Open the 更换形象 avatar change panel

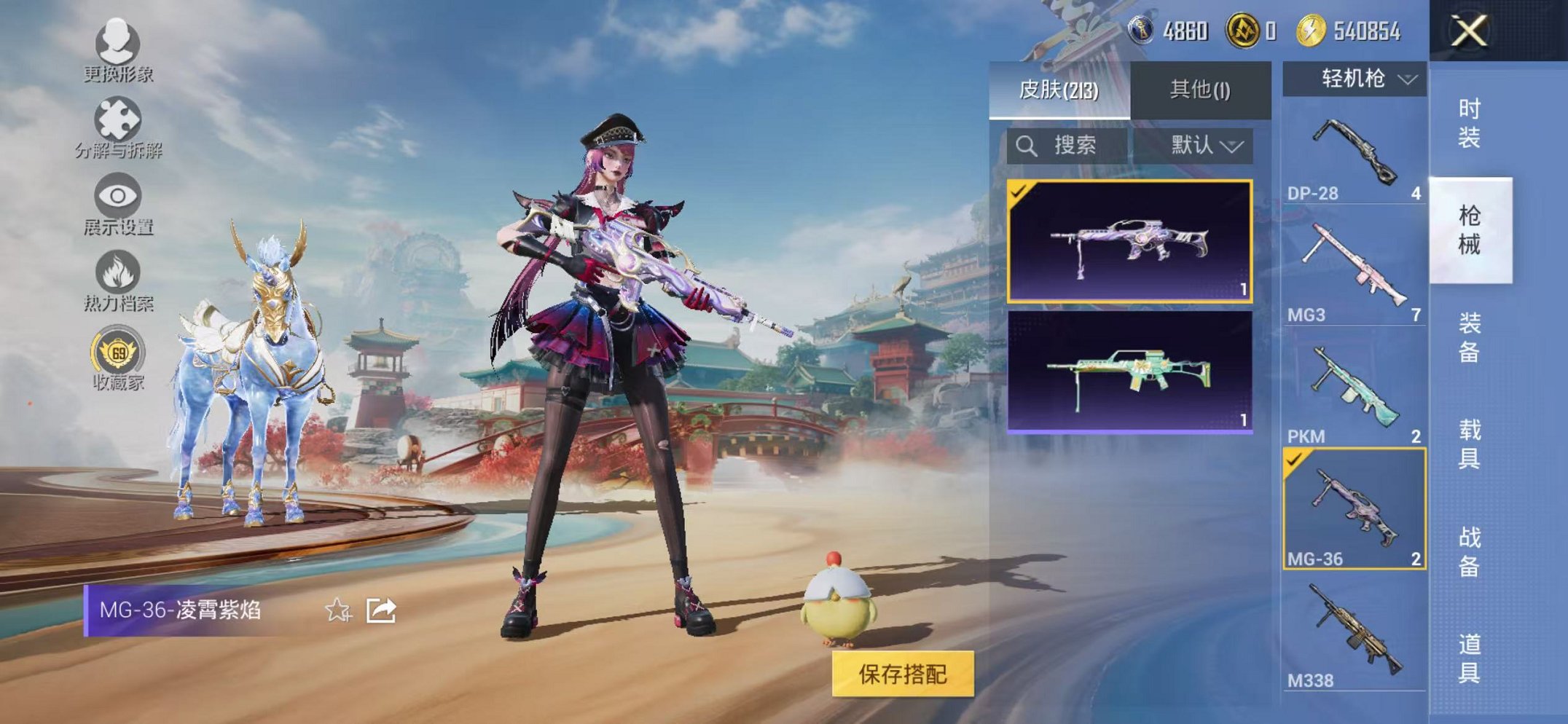point(117,55)
